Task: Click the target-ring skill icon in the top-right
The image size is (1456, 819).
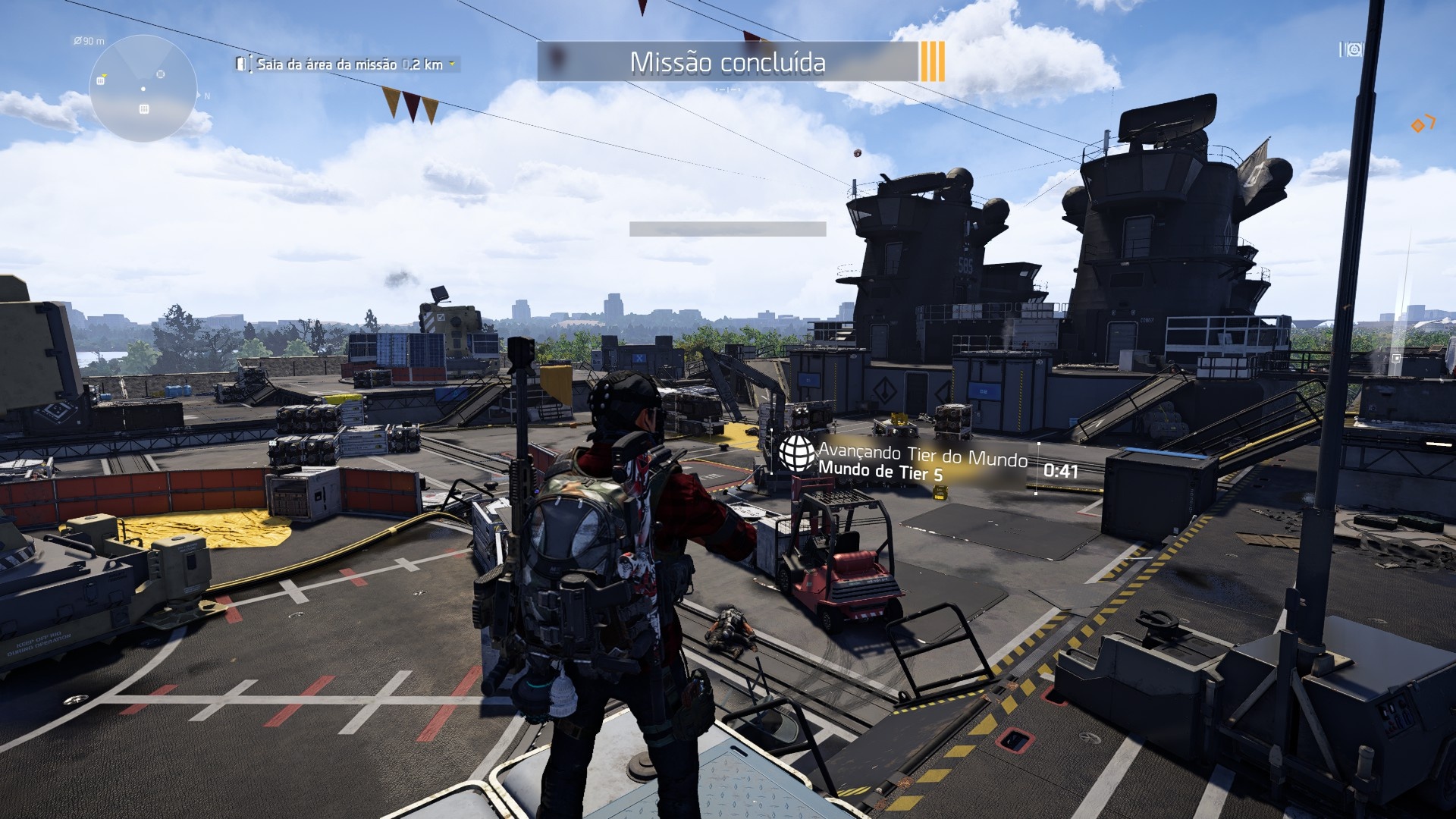Action: (1355, 50)
